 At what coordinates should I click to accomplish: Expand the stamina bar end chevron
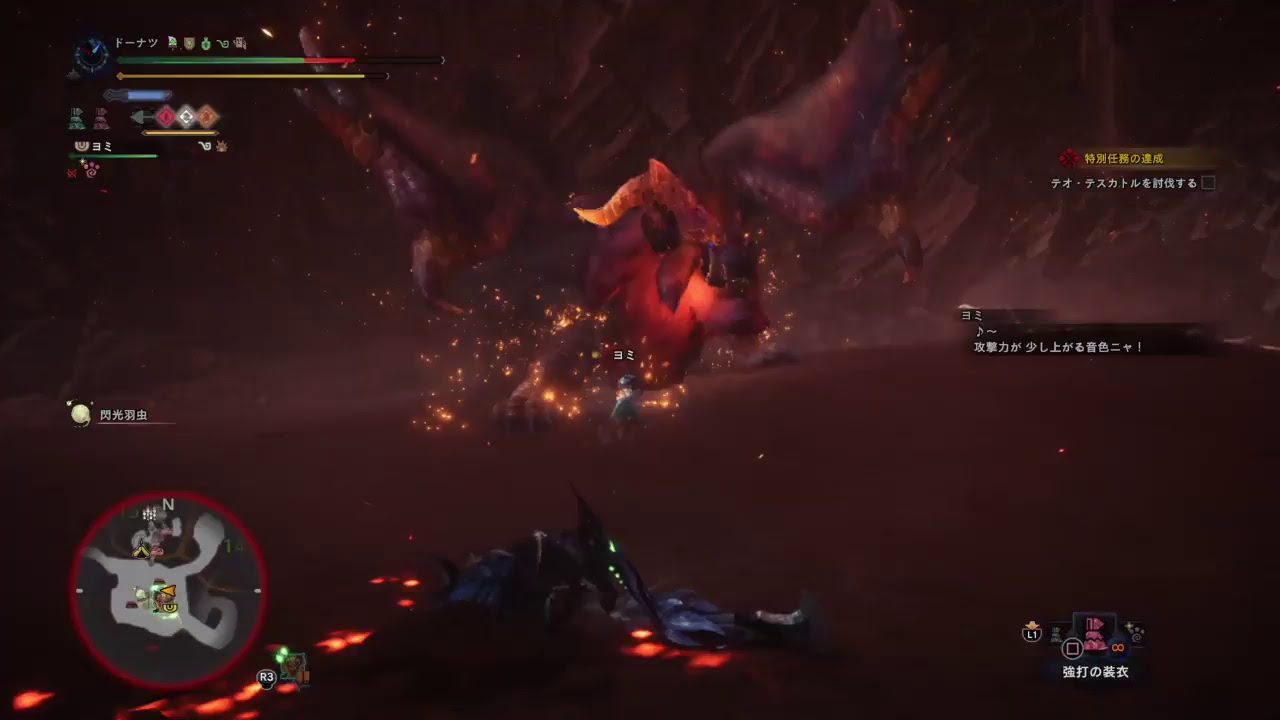388,76
